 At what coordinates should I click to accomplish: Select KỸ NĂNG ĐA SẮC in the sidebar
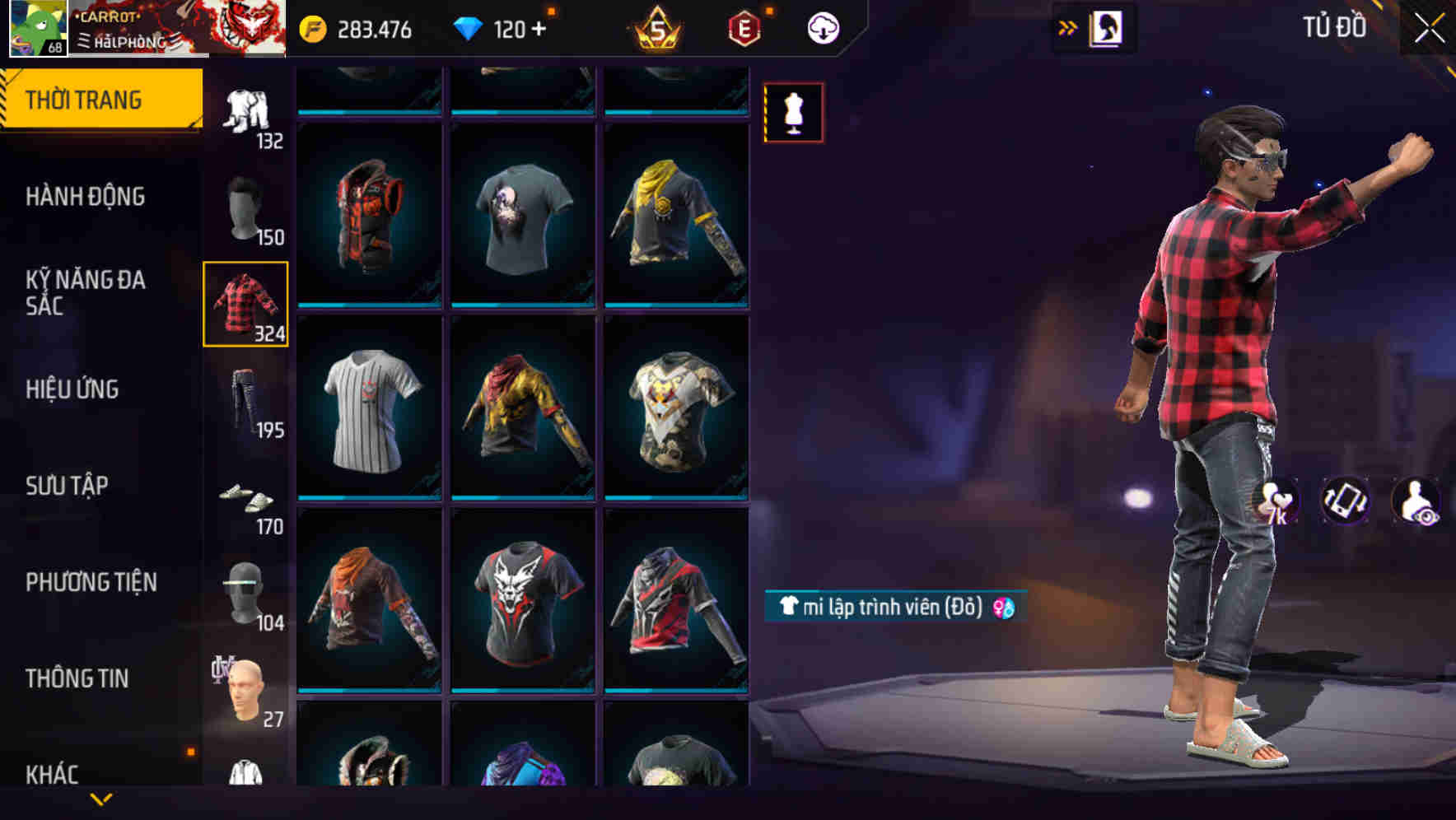(x=86, y=292)
